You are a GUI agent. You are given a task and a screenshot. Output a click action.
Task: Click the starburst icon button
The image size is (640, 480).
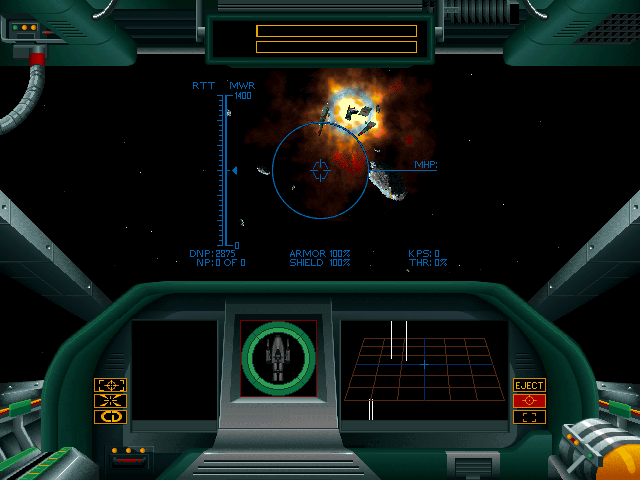pyautogui.click(x=110, y=401)
